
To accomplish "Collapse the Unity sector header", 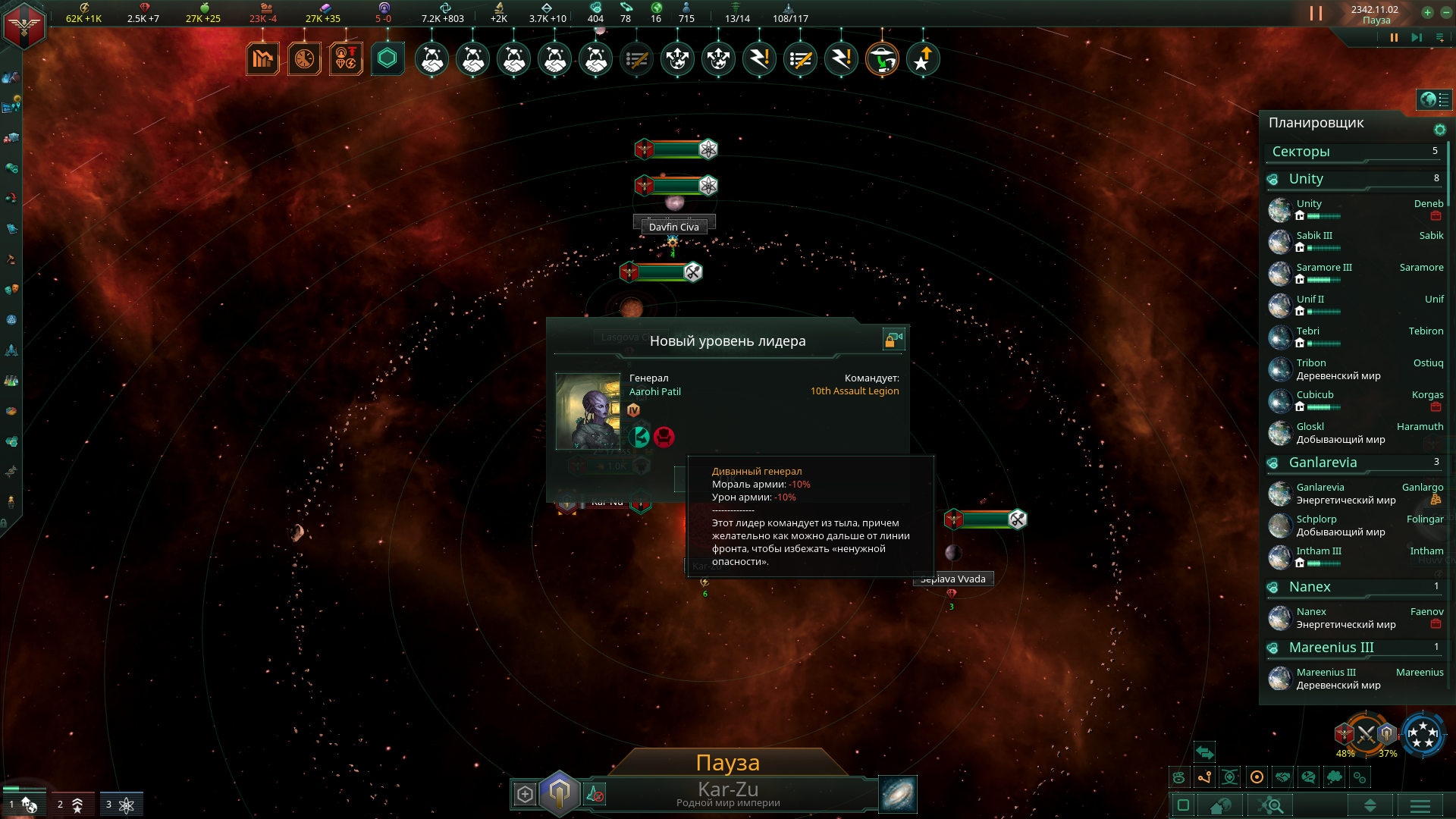I will (1306, 179).
